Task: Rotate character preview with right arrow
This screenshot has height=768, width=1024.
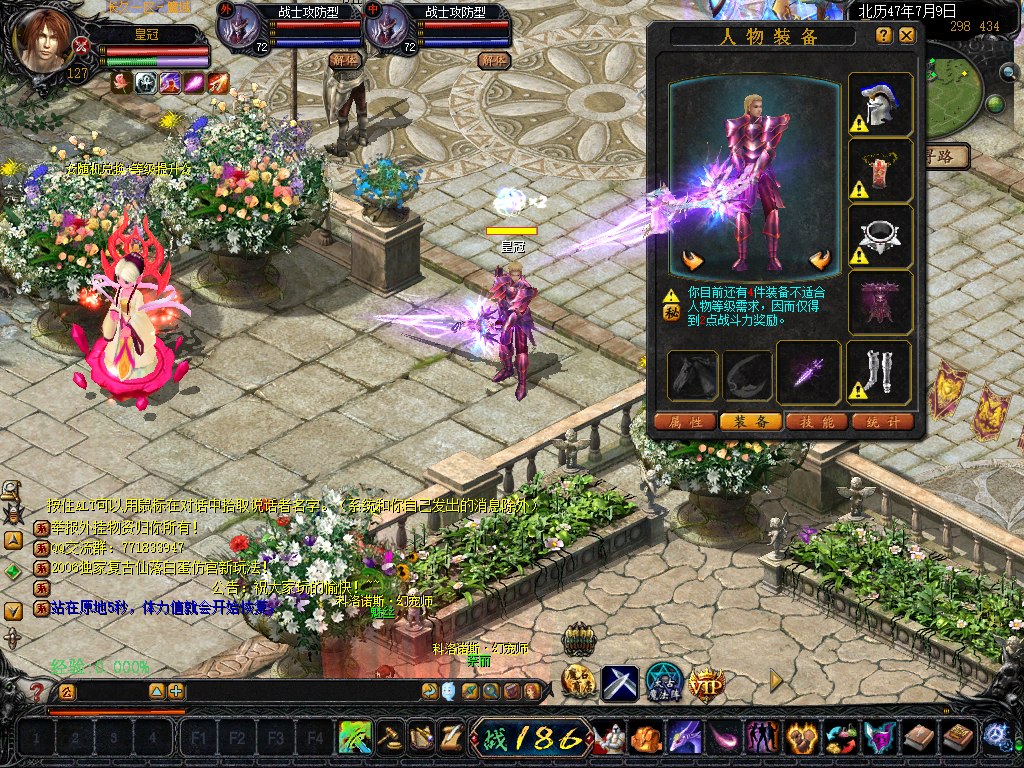Action: [x=821, y=262]
